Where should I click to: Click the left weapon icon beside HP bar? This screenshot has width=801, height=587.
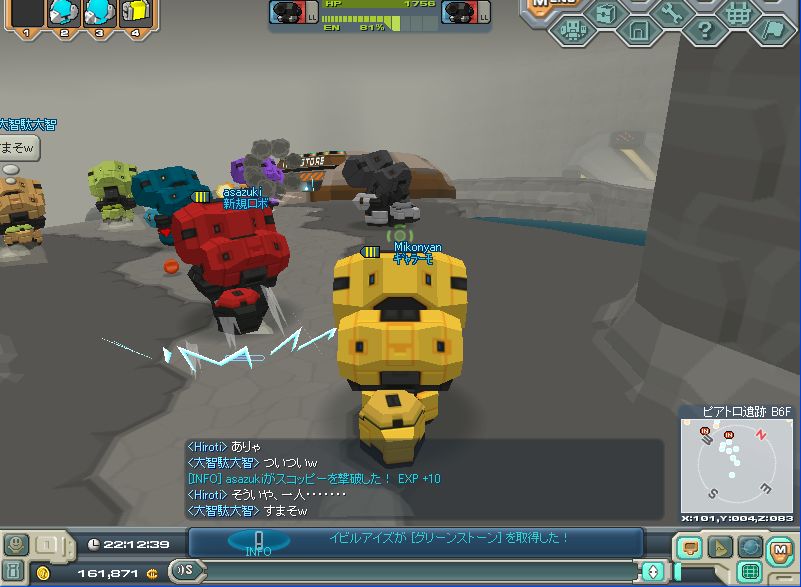click(290, 12)
